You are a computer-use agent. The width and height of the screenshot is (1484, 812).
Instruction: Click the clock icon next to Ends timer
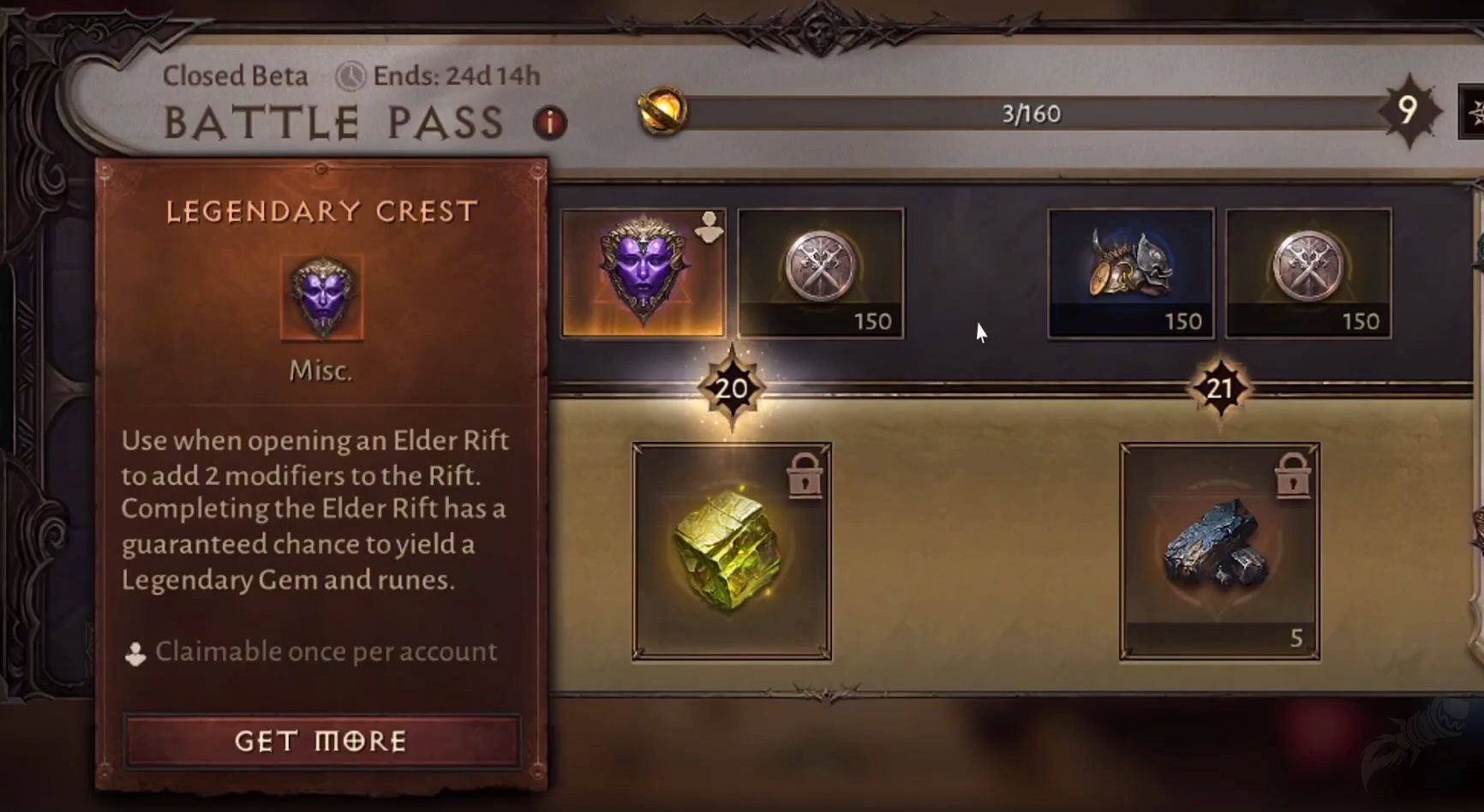click(x=350, y=76)
